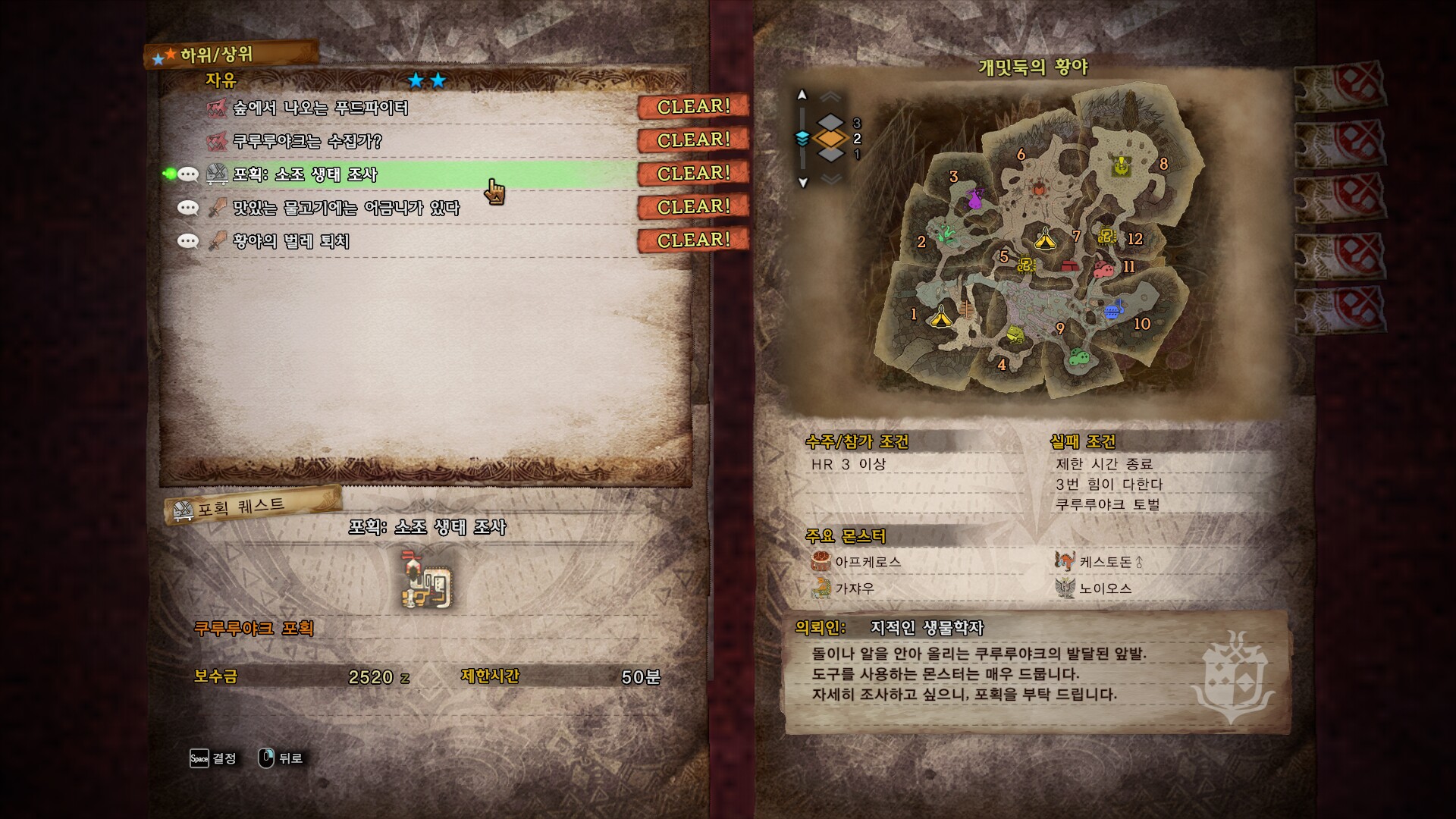
Task: Select the 케스토돈 monster entry
Action: (x=1106, y=562)
